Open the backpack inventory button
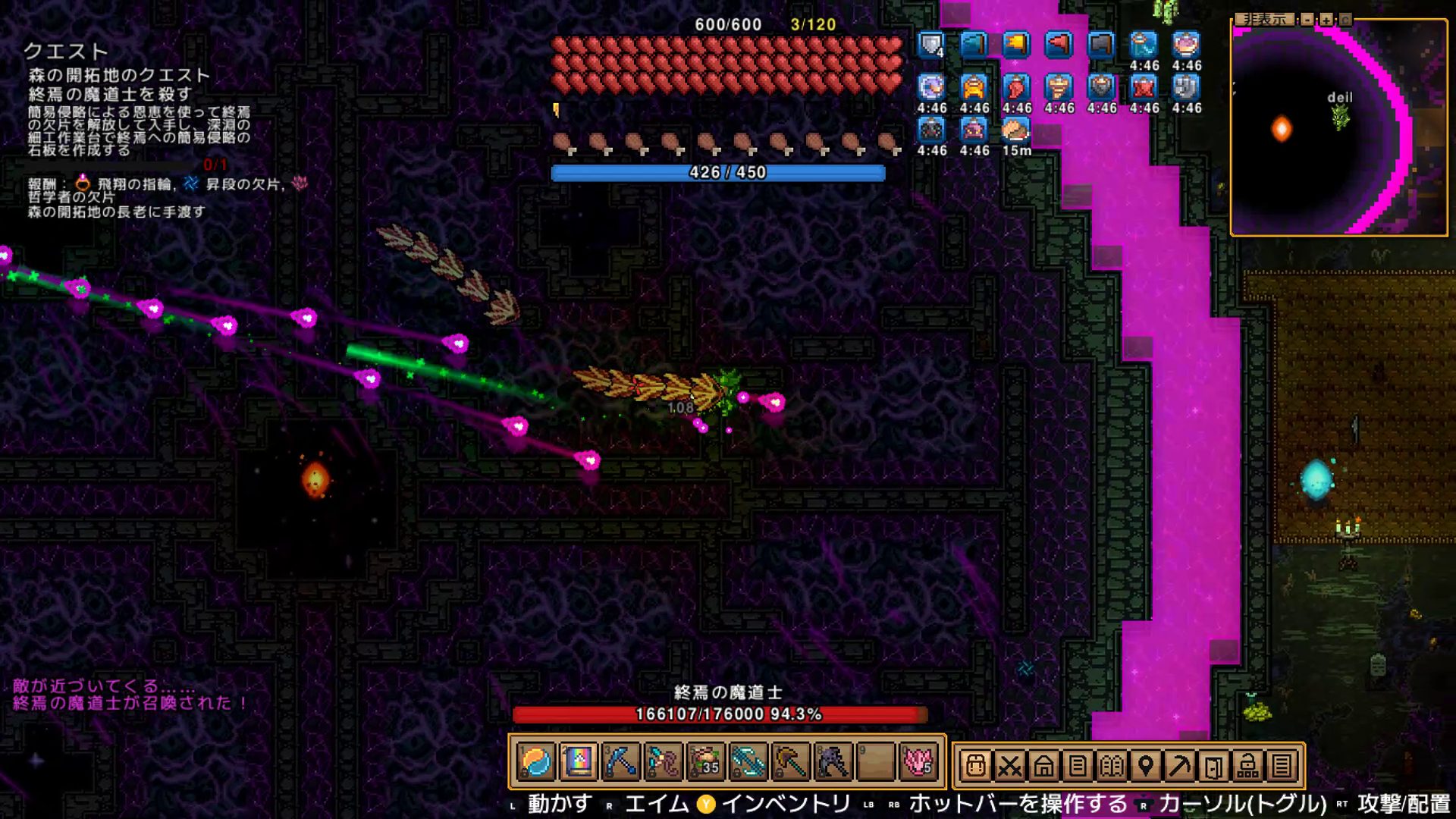 [x=975, y=766]
